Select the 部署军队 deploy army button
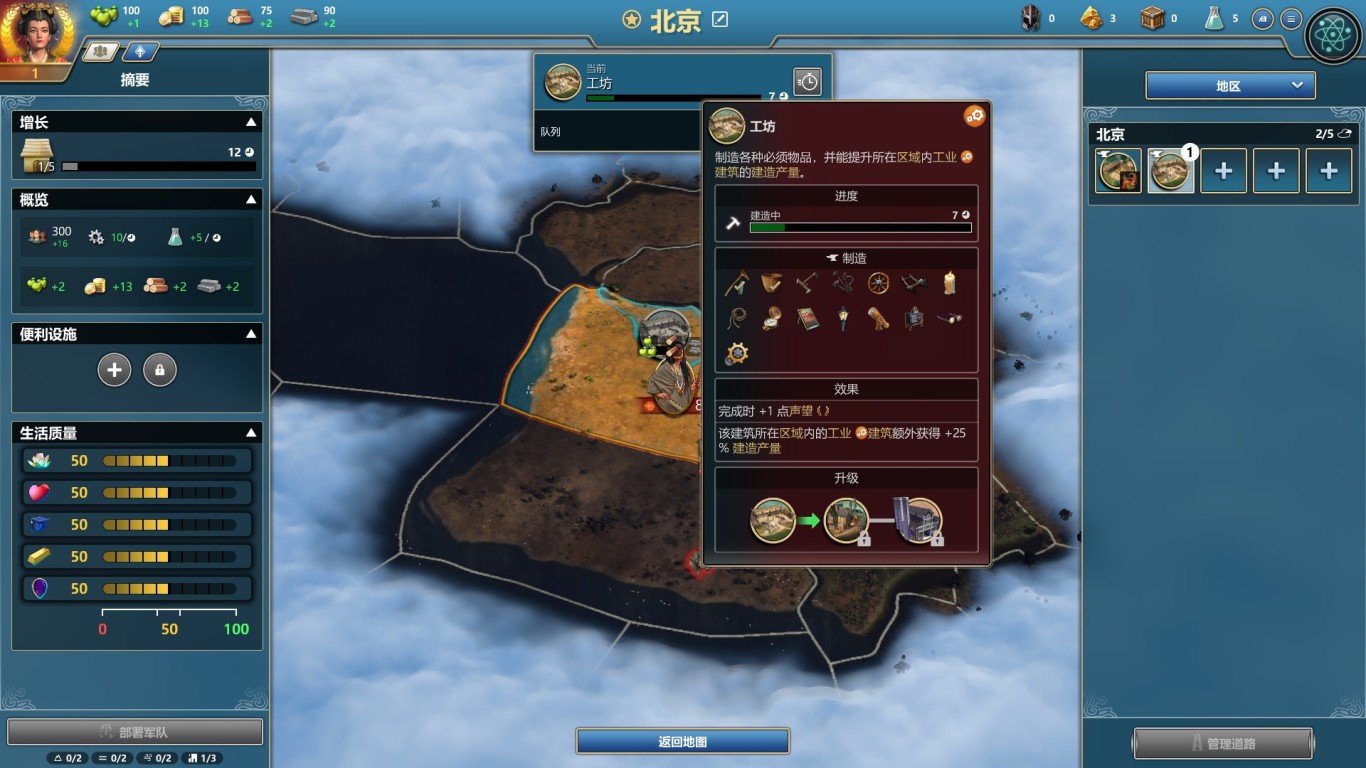The image size is (1366, 768). click(135, 732)
